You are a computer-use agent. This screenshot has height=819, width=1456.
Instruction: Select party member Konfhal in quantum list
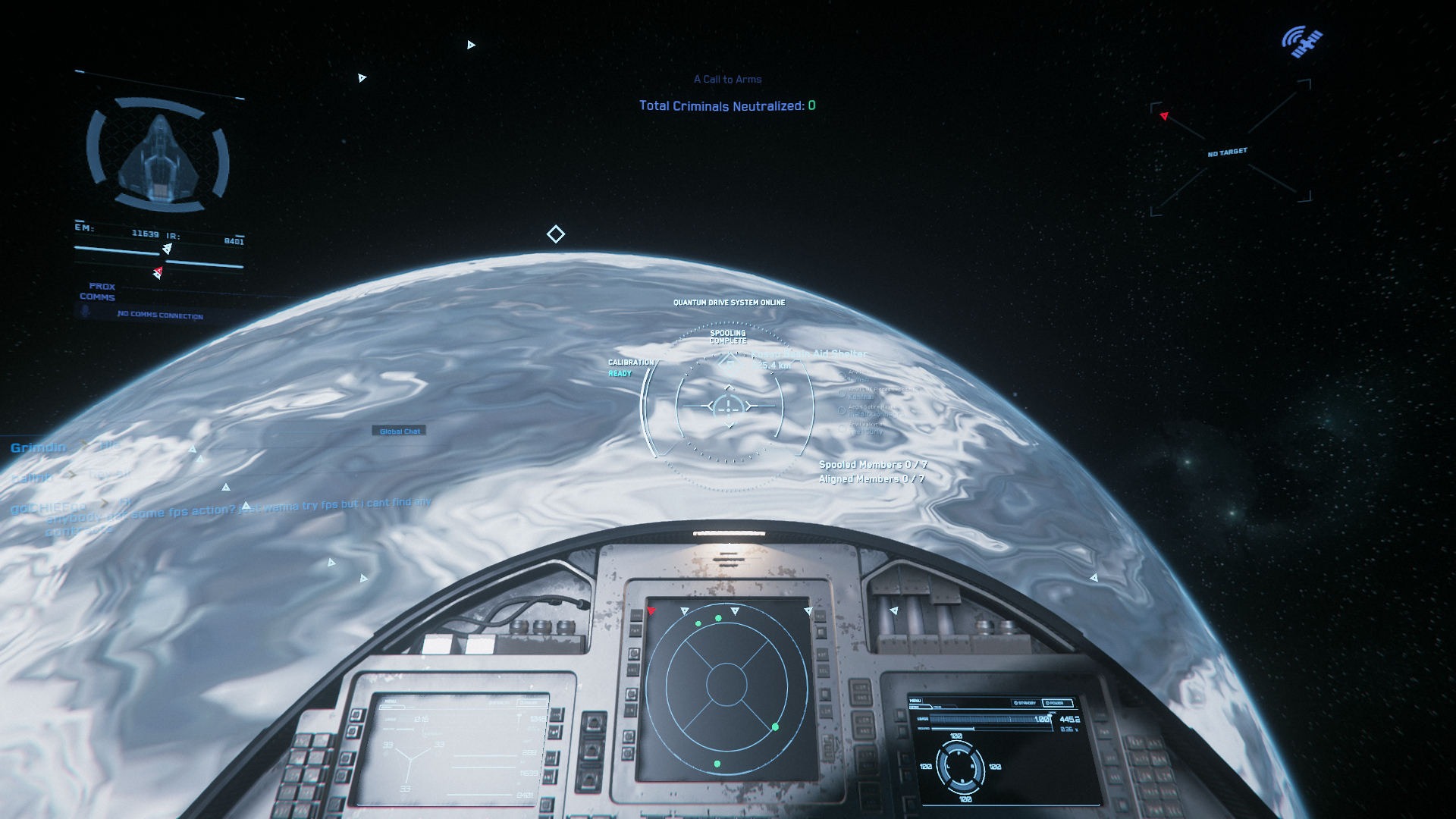860,396
